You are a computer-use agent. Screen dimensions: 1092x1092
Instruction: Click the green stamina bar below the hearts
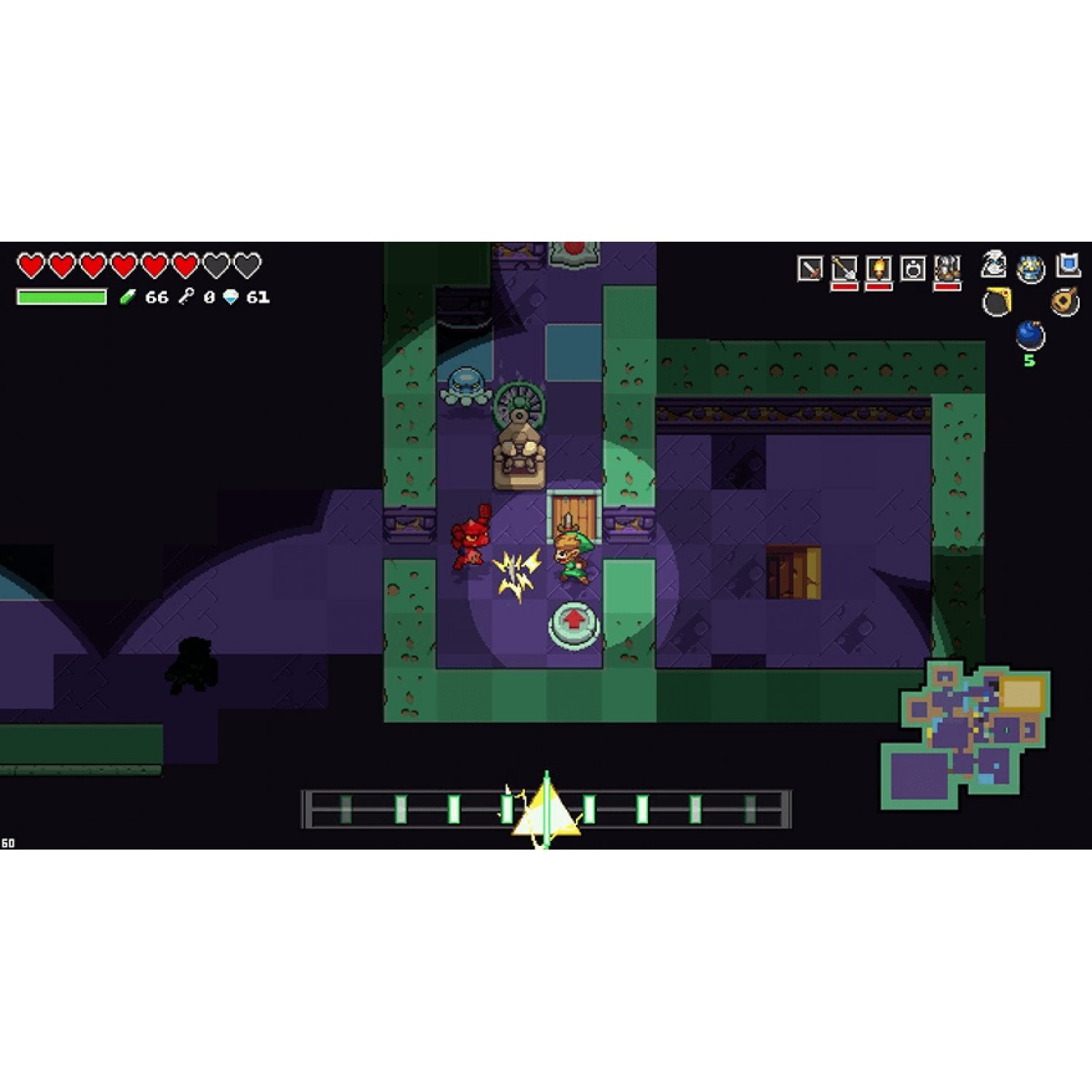(62, 296)
